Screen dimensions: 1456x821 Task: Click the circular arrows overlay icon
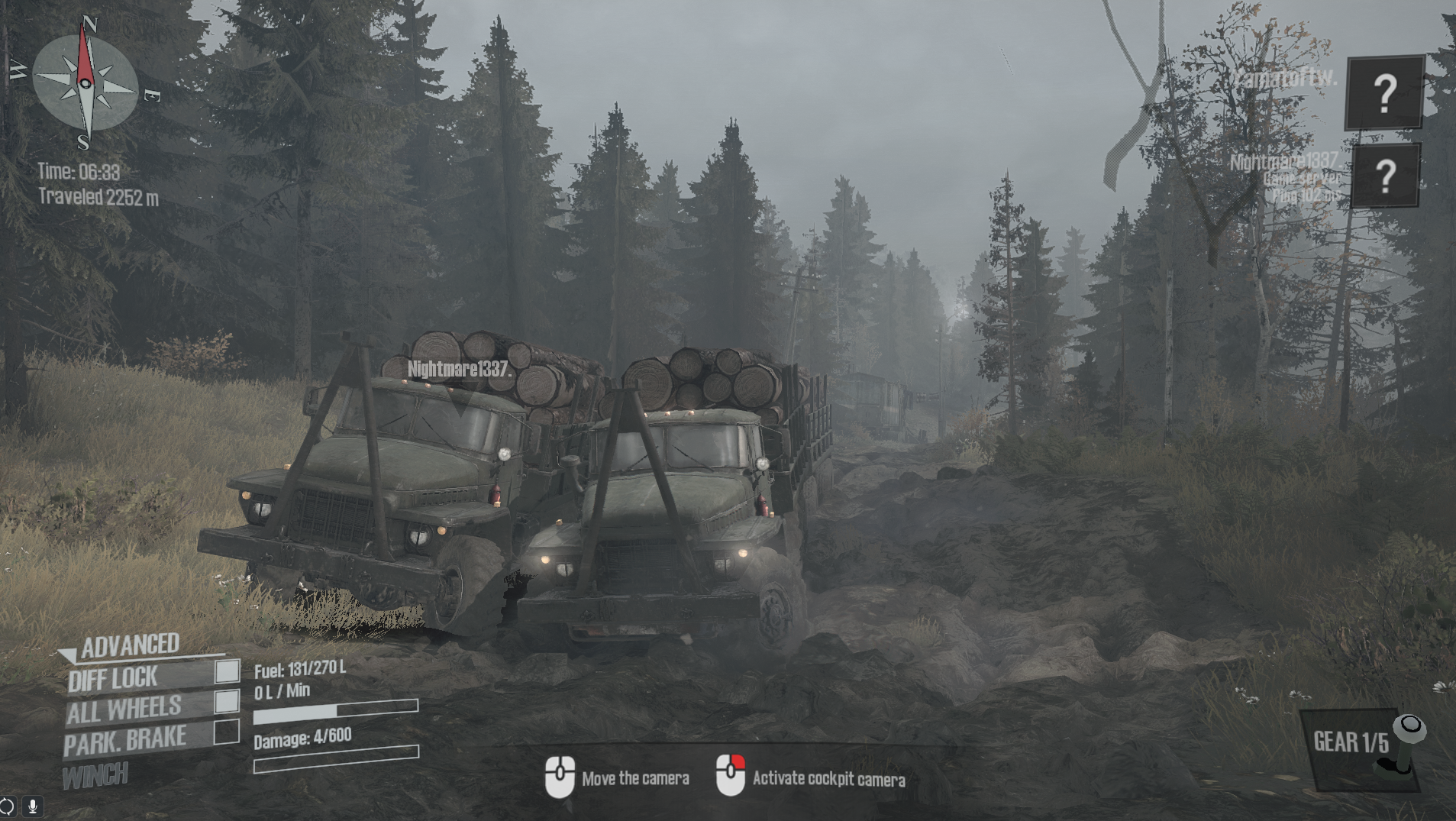pyautogui.click(x=7, y=806)
